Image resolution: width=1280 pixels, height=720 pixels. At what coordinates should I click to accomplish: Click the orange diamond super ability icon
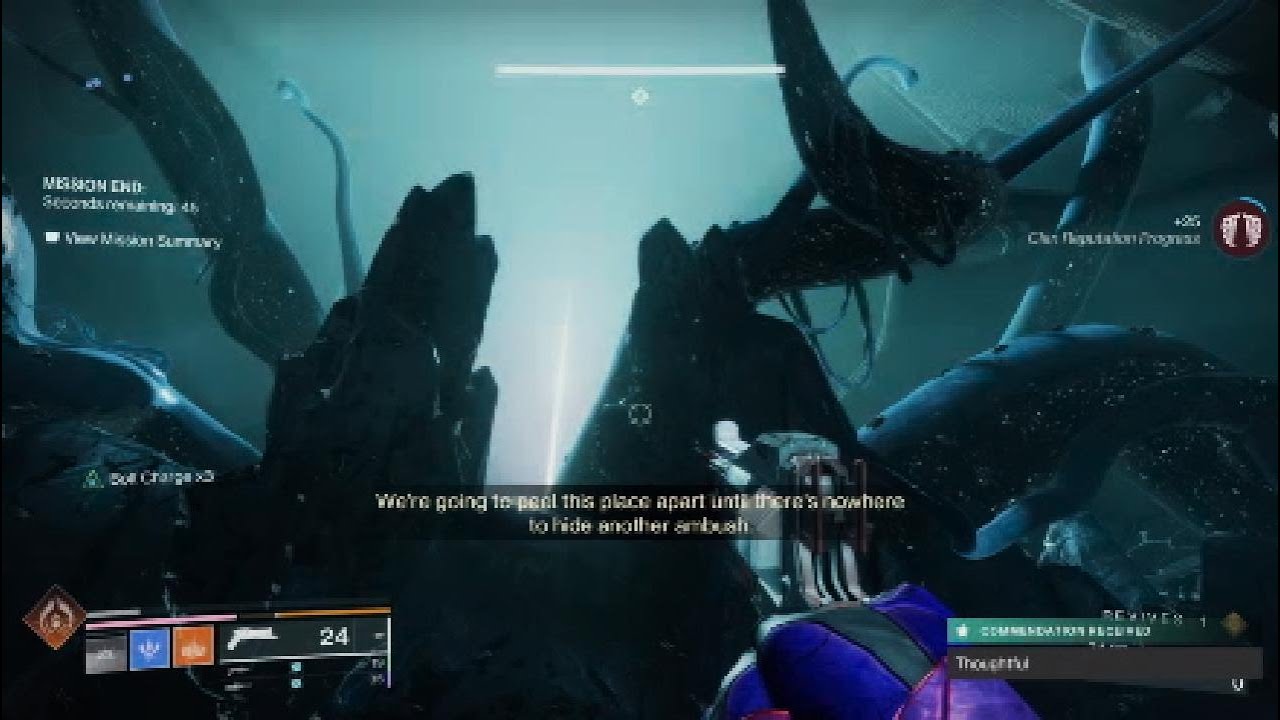54,617
